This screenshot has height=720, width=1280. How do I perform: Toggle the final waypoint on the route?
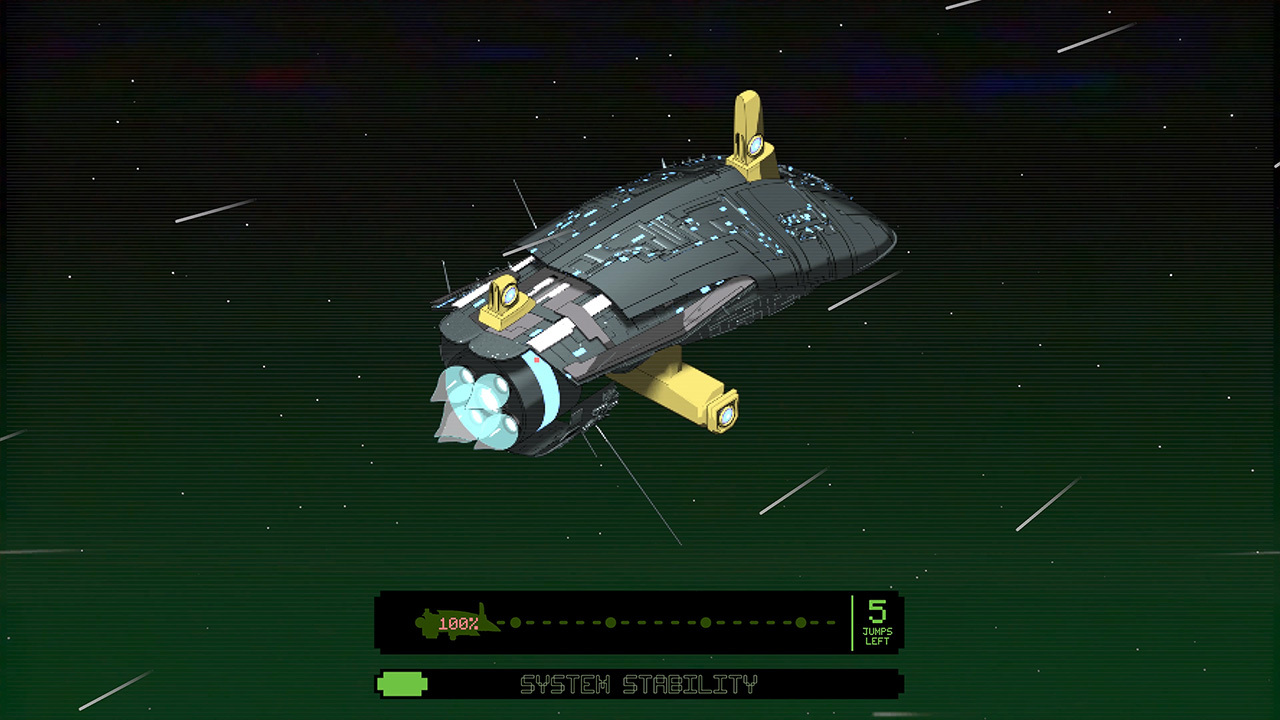(x=802, y=620)
